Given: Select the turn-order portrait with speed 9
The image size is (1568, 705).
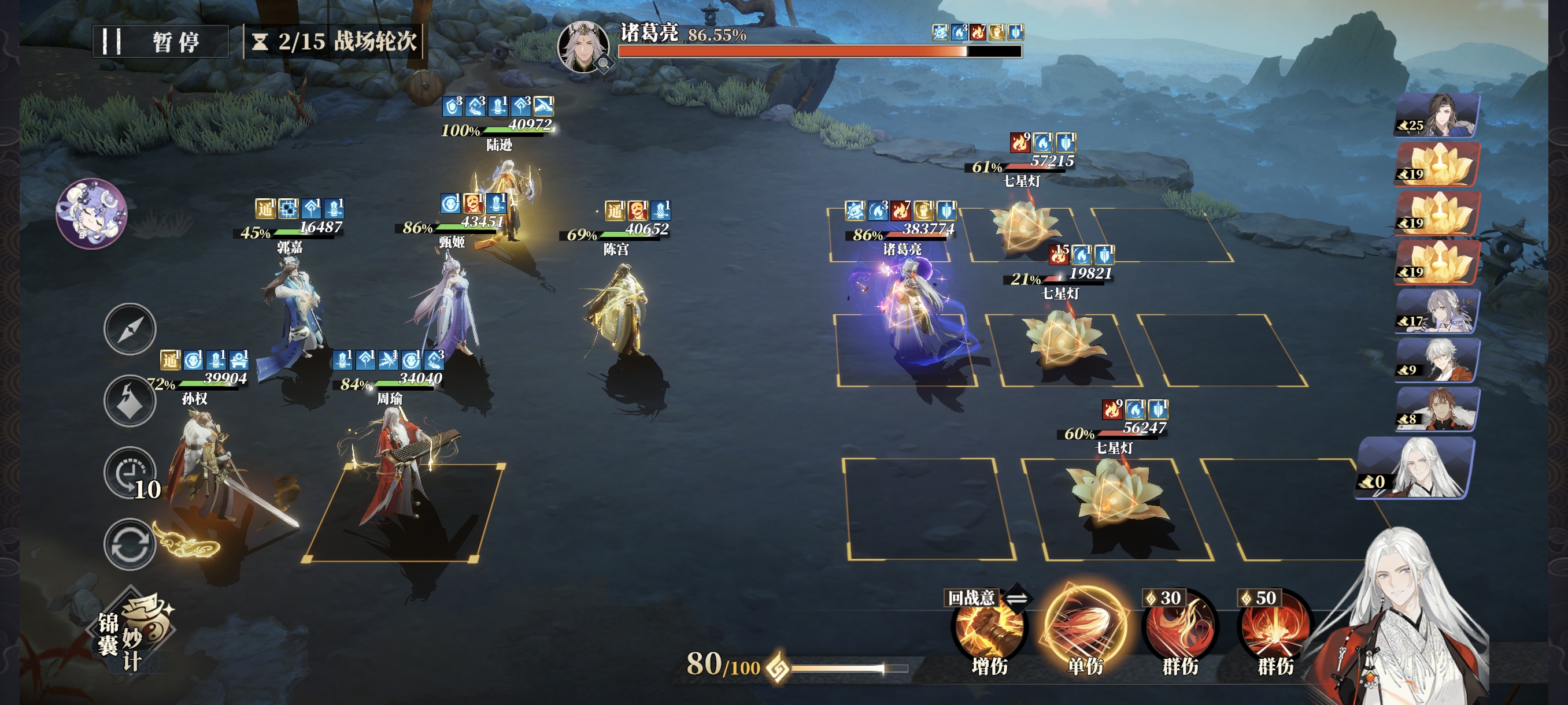Looking at the screenshot, I should [x=1437, y=360].
